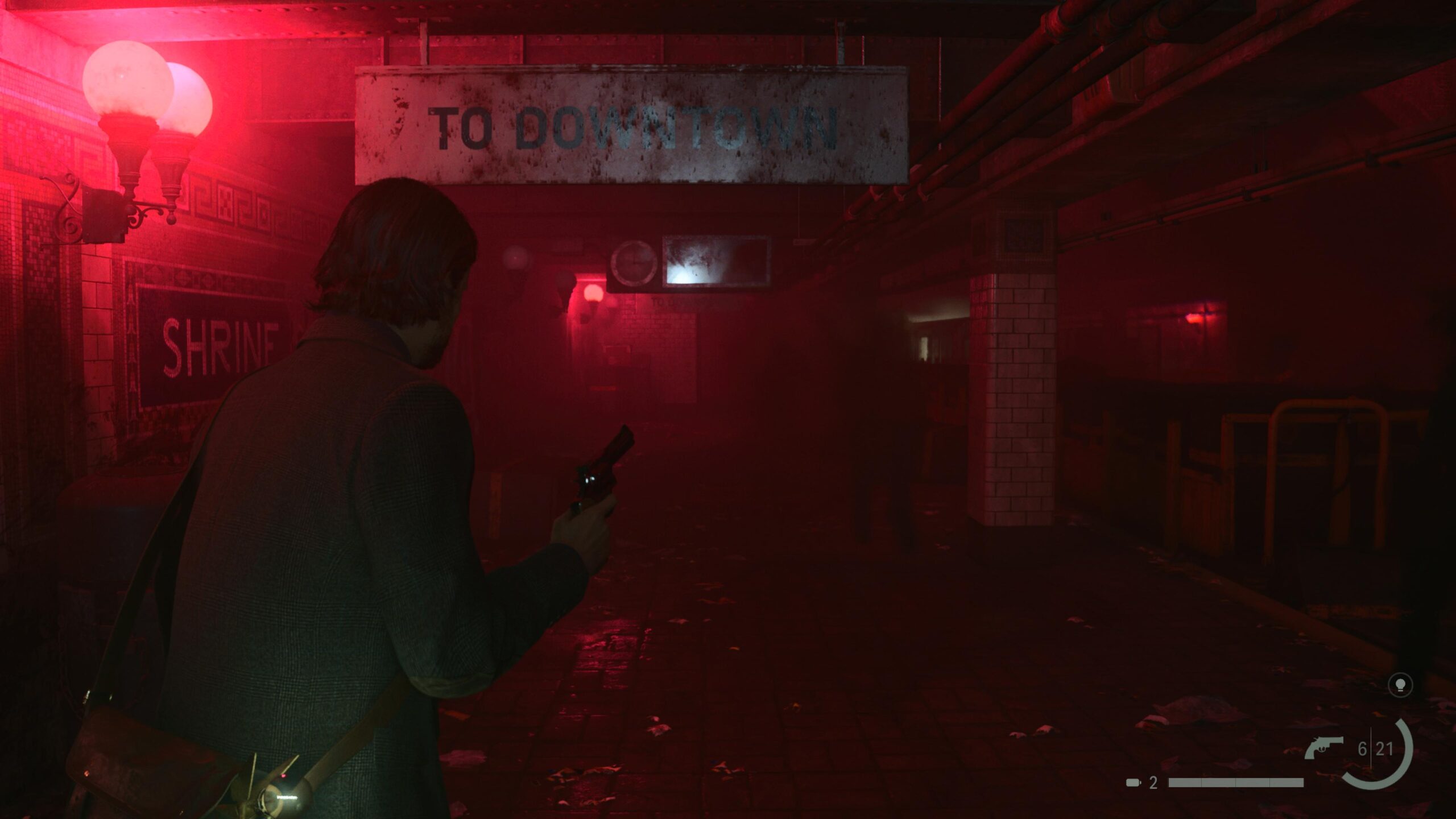Click the flashlight battery charge bar

[x=1236, y=783]
